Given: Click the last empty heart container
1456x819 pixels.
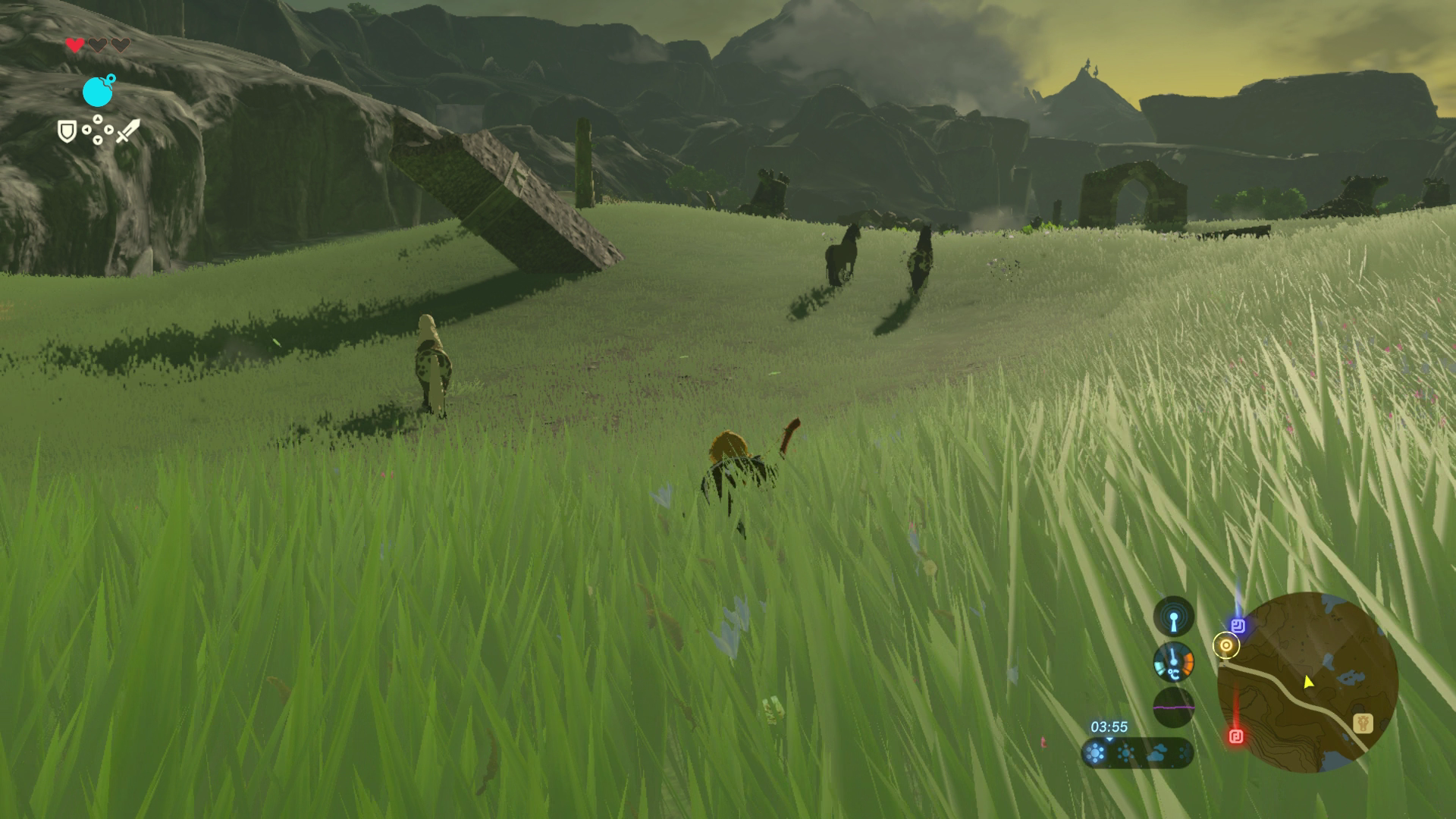Looking at the screenshot, I should 121,44.
